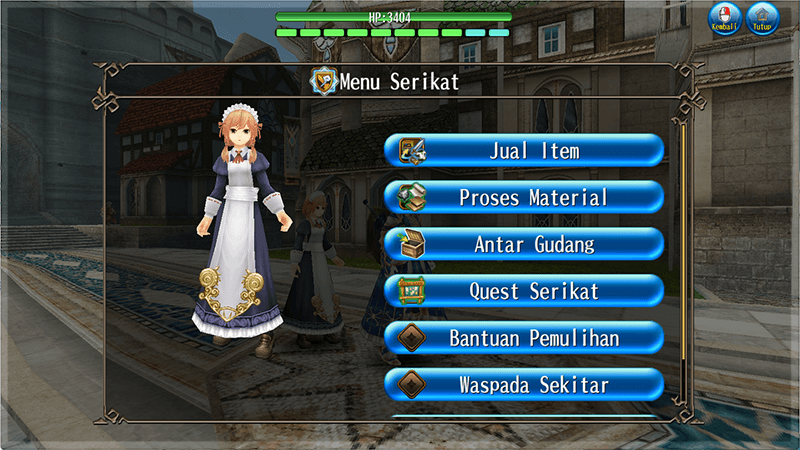Open the Jual Item menu entry

pyautogui.click(x=524, y=151)
